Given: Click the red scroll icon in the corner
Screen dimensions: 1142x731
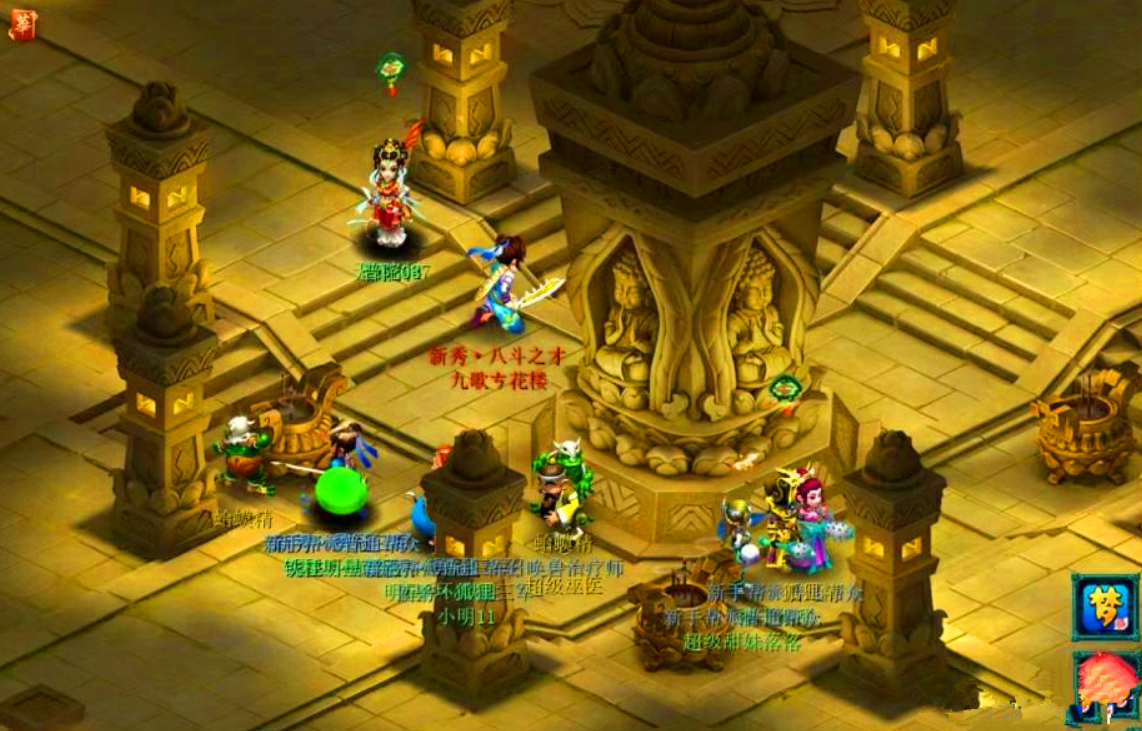Looking at the screenshot, I should (22, 24).
